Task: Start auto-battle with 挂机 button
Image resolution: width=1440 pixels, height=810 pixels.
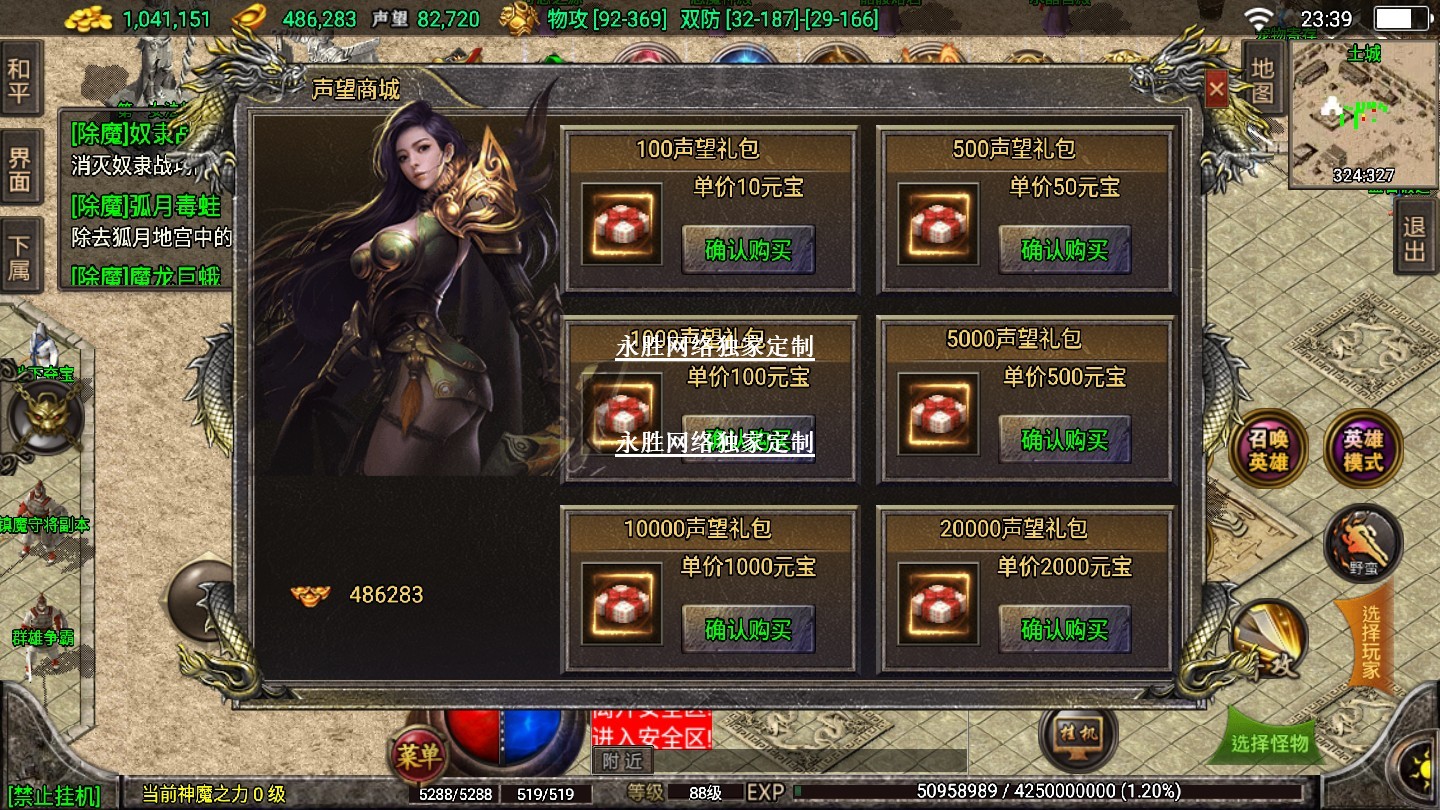Action: (x=1076, y=736)
